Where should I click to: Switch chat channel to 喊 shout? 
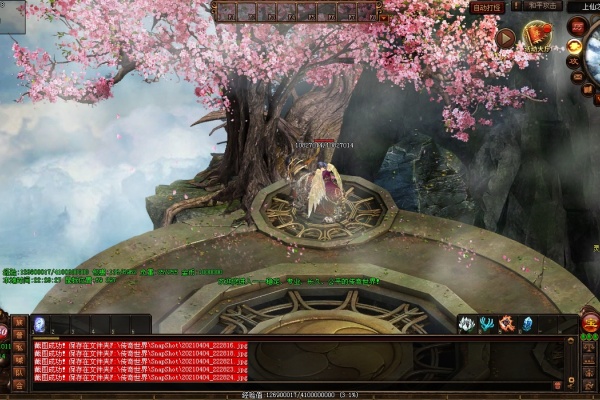pyautogui.click(x=19, y=358)
